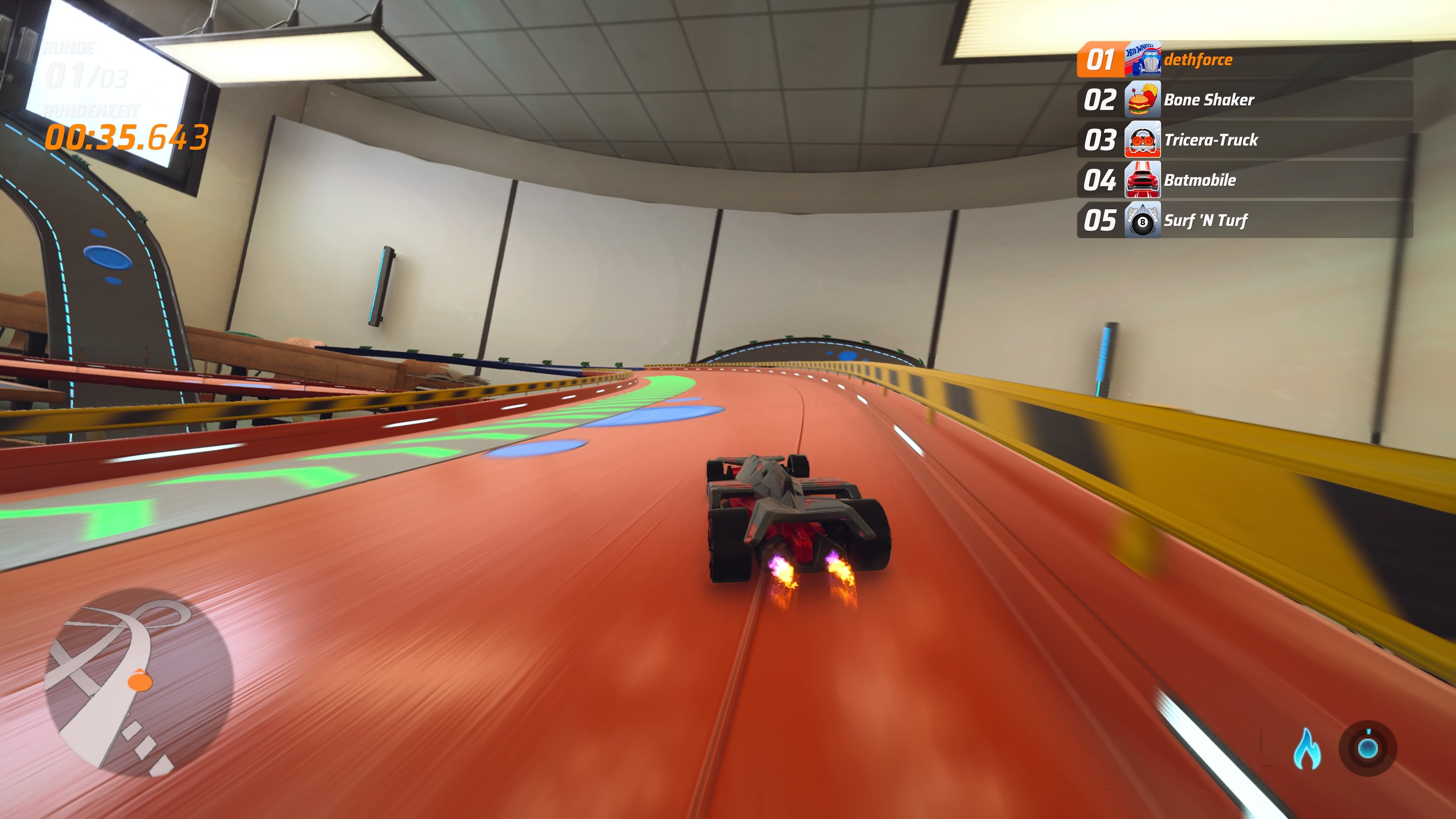Viewport: 1456px width, 819px height.
Task: Click the lap time 00:35.643 readout
Action: (x=126, y=136)
